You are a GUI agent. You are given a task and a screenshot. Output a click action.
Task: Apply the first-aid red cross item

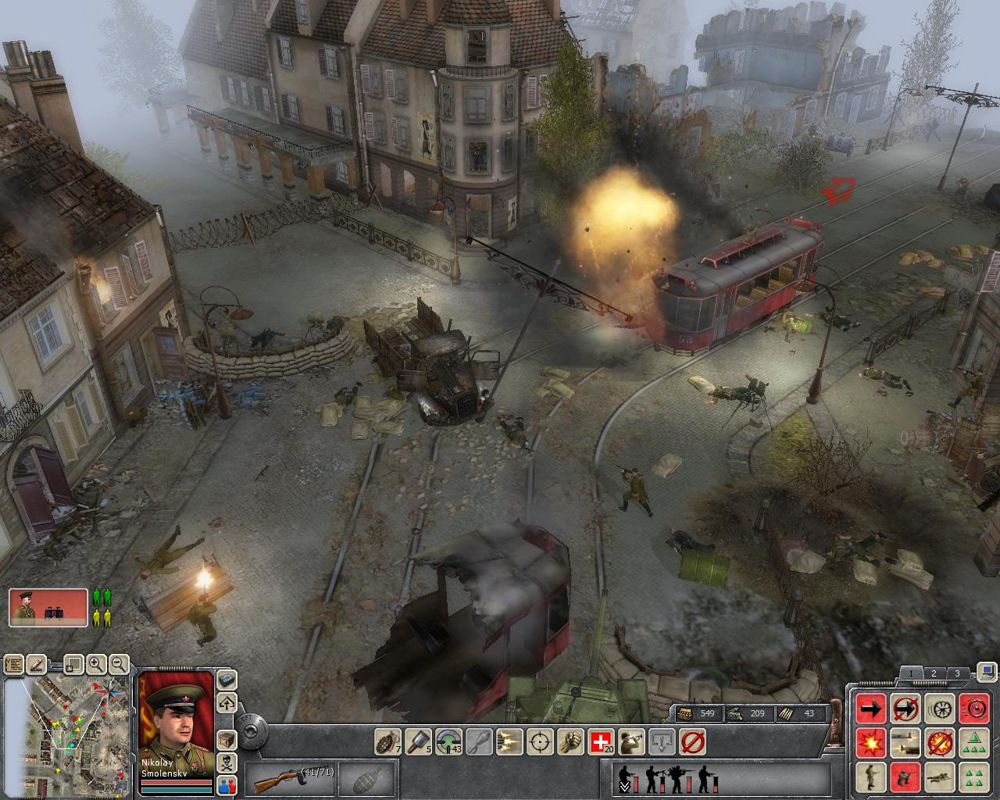click(x=600, y=741)
